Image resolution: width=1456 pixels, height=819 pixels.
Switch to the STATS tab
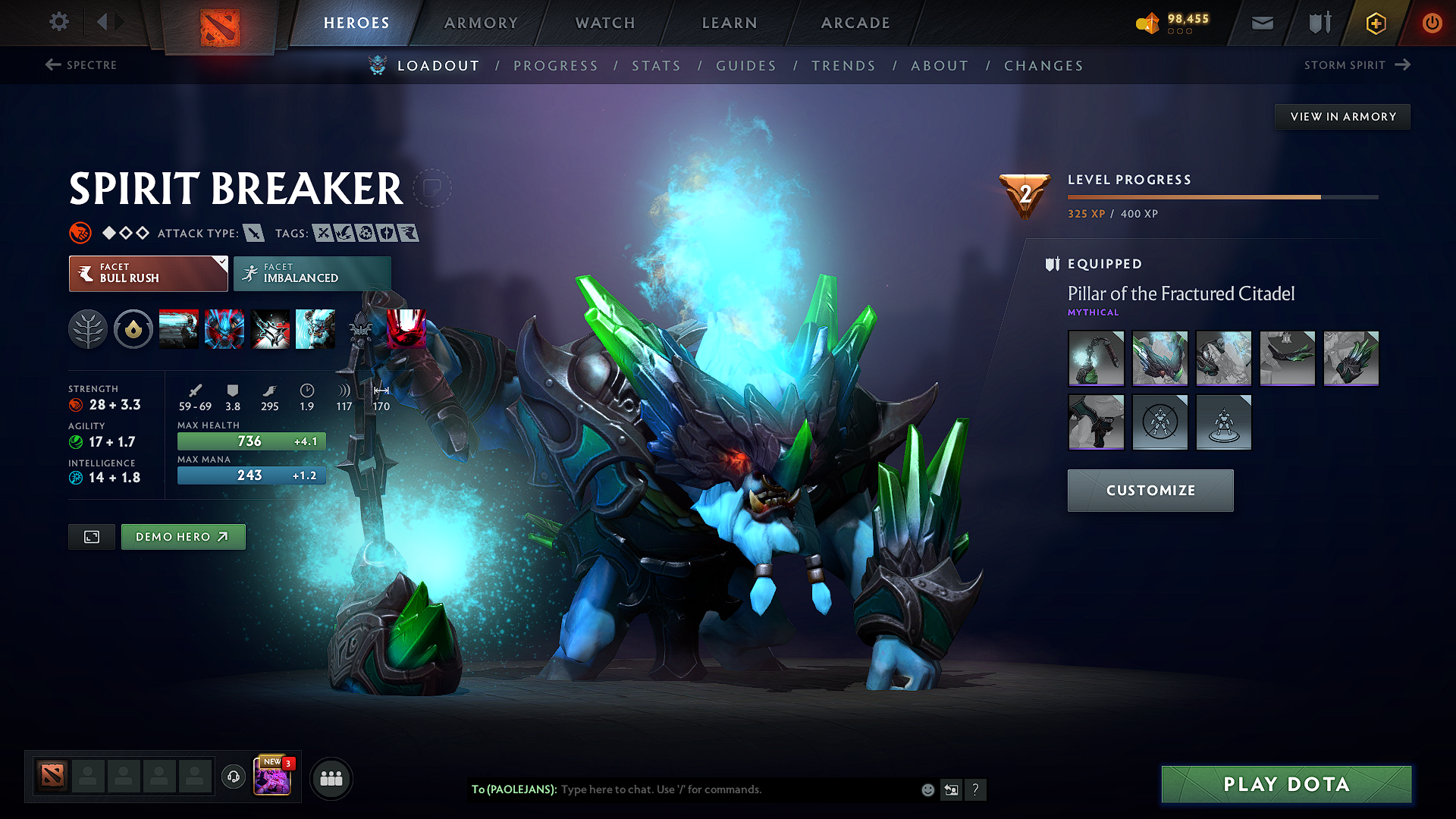point(657,65)
